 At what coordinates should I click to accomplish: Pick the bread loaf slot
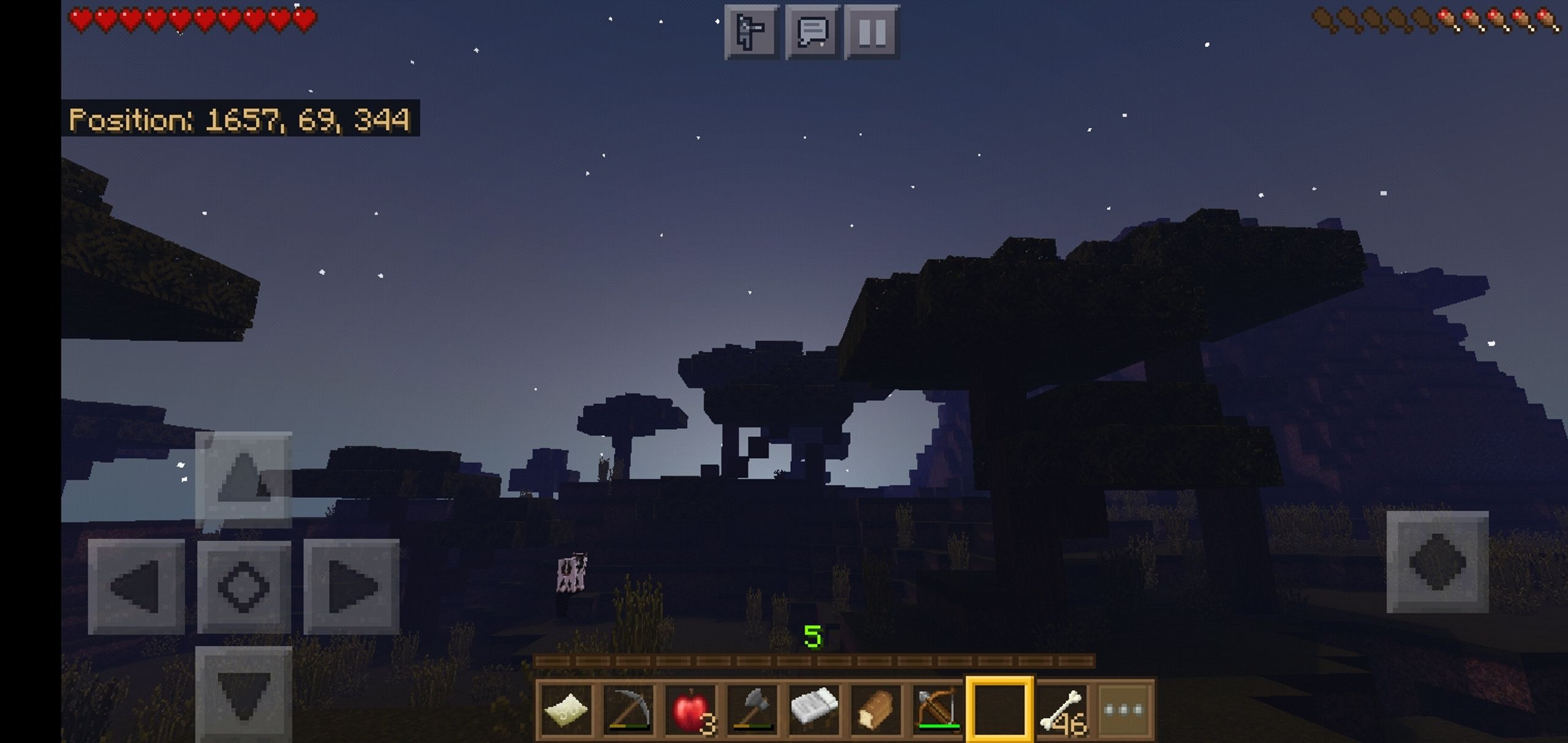876,710
